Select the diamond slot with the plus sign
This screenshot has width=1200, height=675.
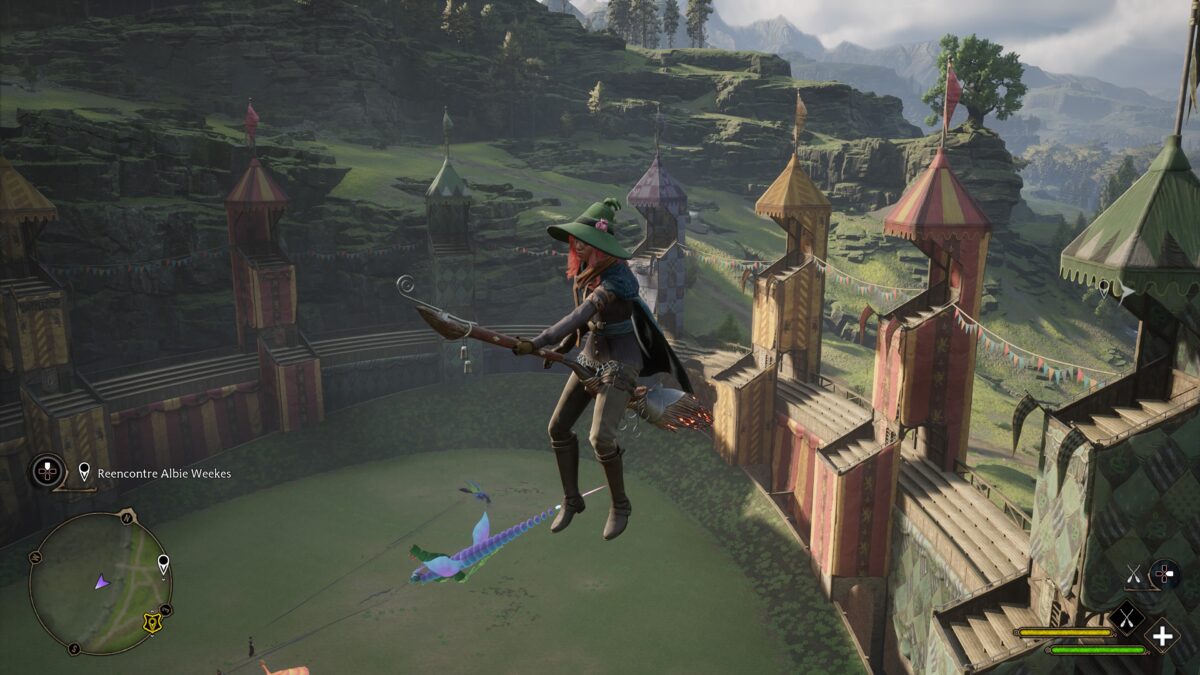1162,635
